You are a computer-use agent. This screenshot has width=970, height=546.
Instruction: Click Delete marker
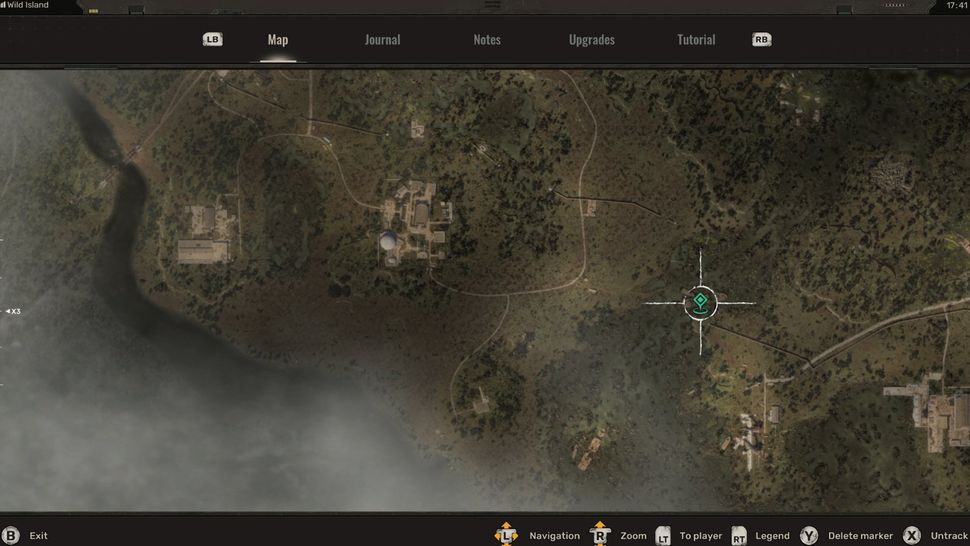pyautogui.click(x=860, y=536)
